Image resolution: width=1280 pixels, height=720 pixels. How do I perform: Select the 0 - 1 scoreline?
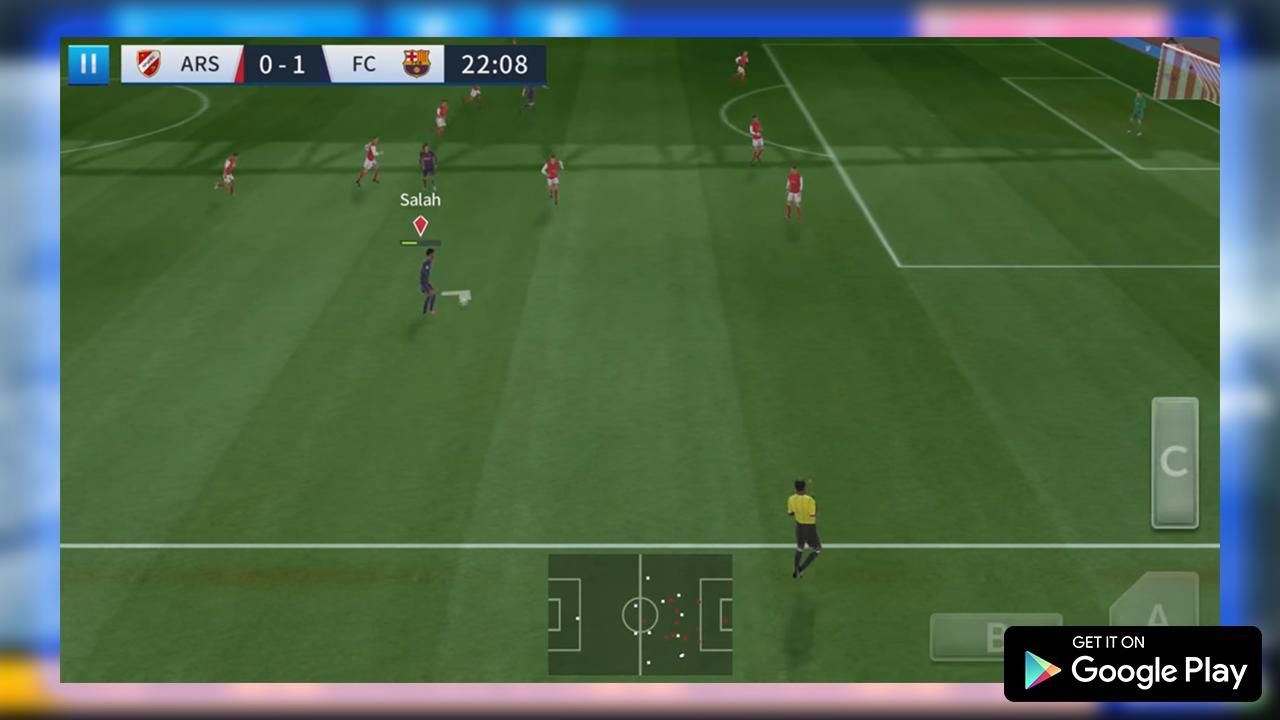click(283, 64)
